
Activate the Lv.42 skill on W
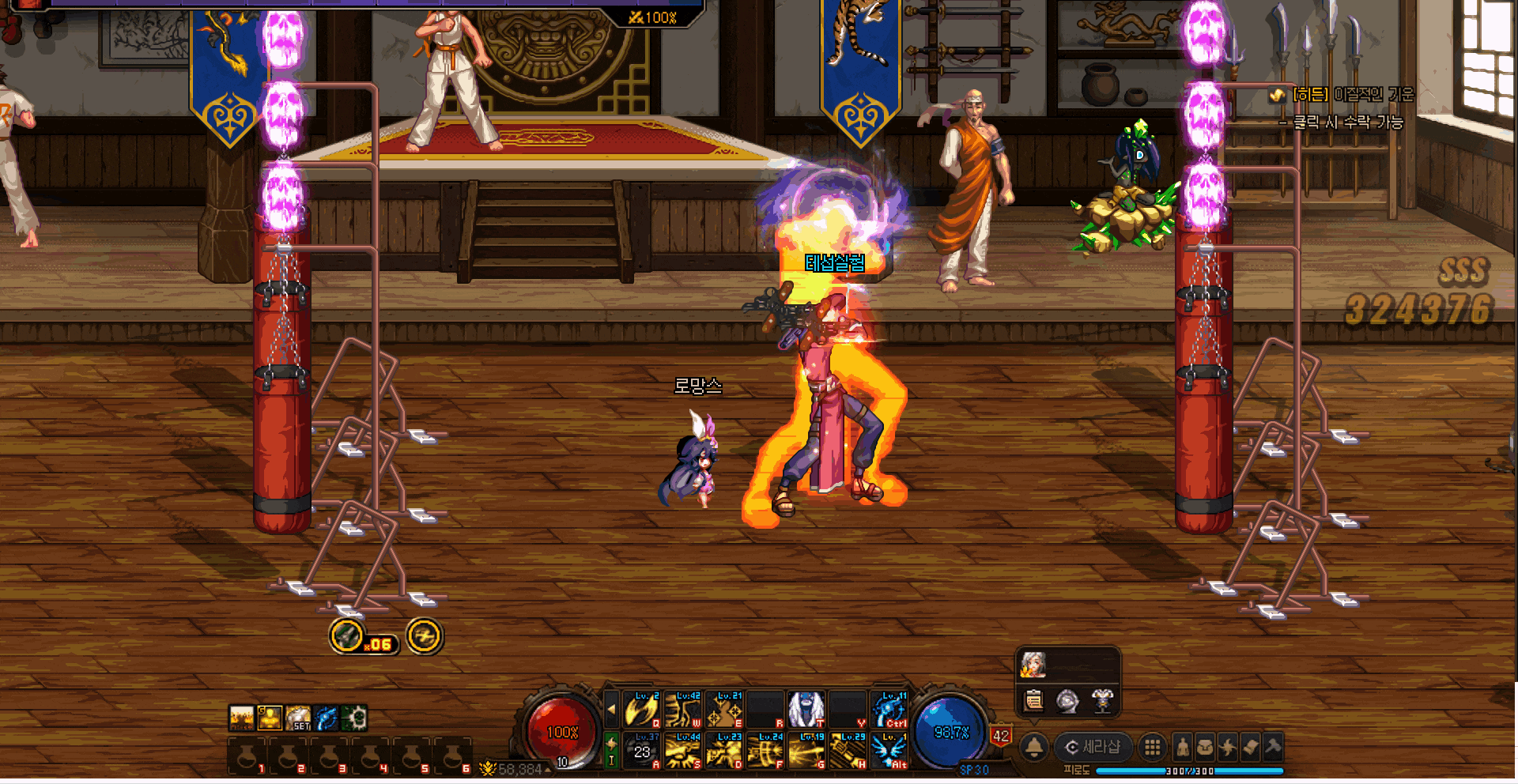pos(683,710)
